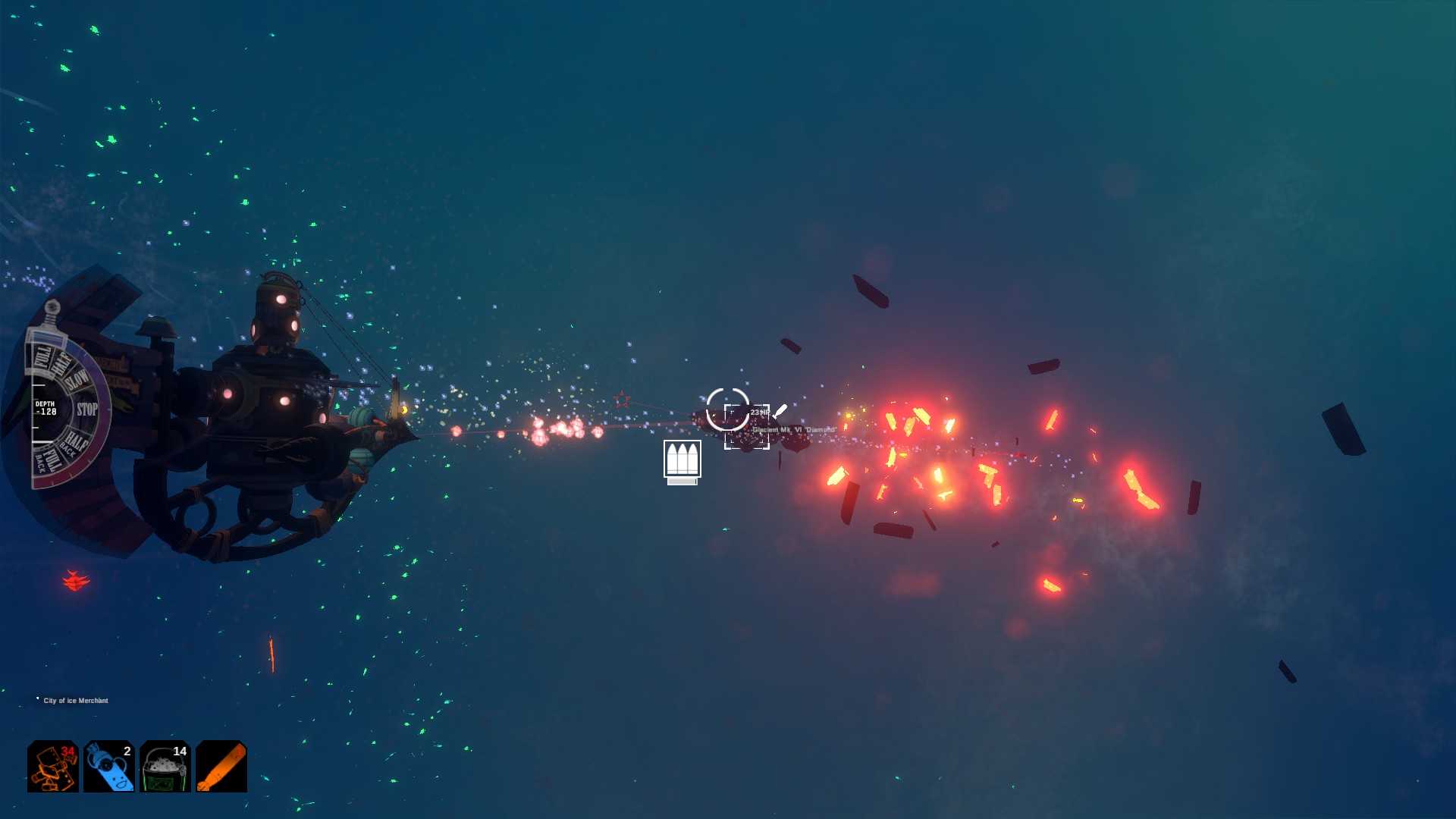The width and height of the screenshot is (1456, 819).
Task: Switch the throttle to HALF BACK
Action: point(74,441)
